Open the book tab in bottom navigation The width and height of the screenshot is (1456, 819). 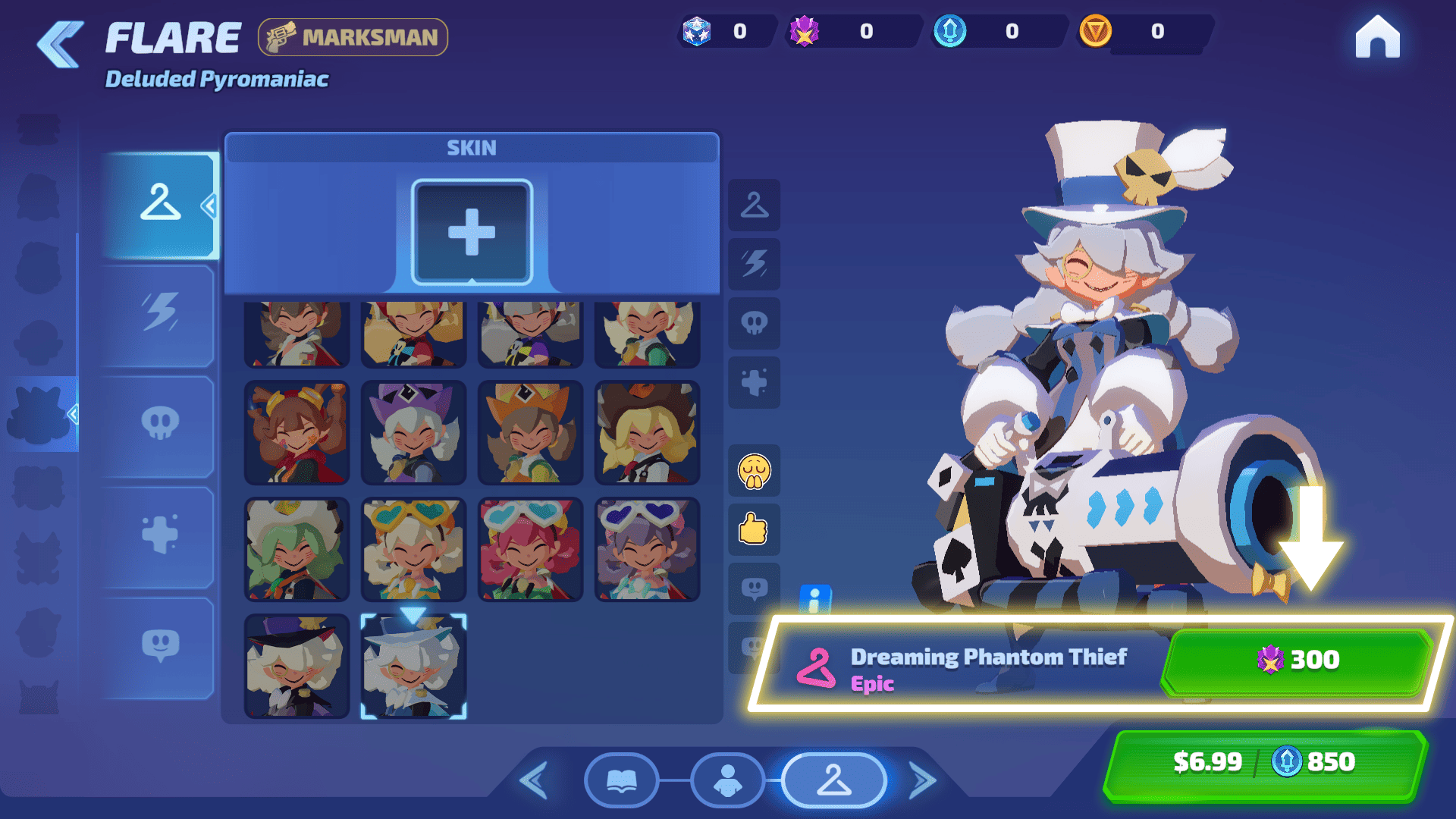(621, 780)
